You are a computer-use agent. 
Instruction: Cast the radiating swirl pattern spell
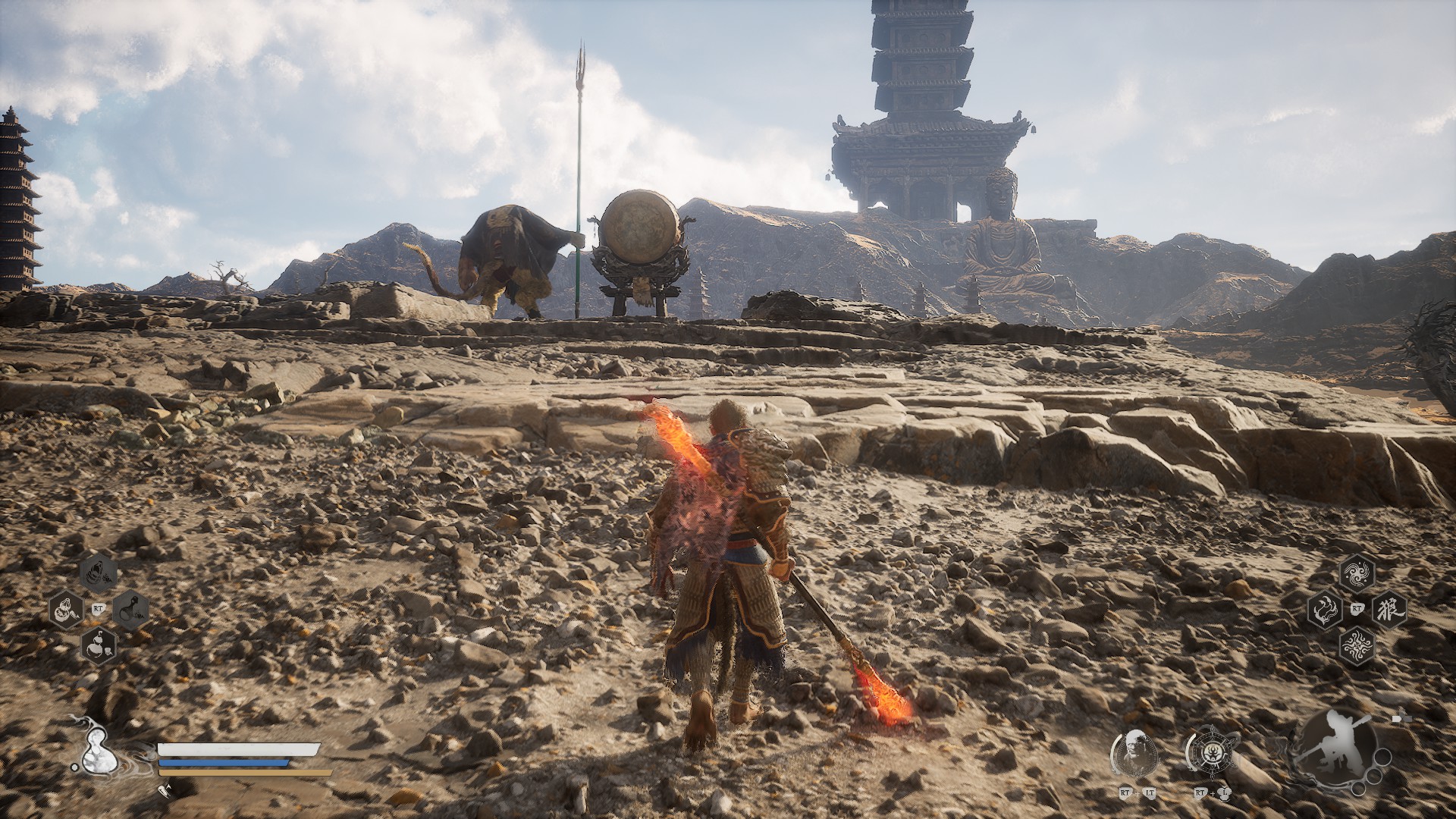[x=1357, y=646]
